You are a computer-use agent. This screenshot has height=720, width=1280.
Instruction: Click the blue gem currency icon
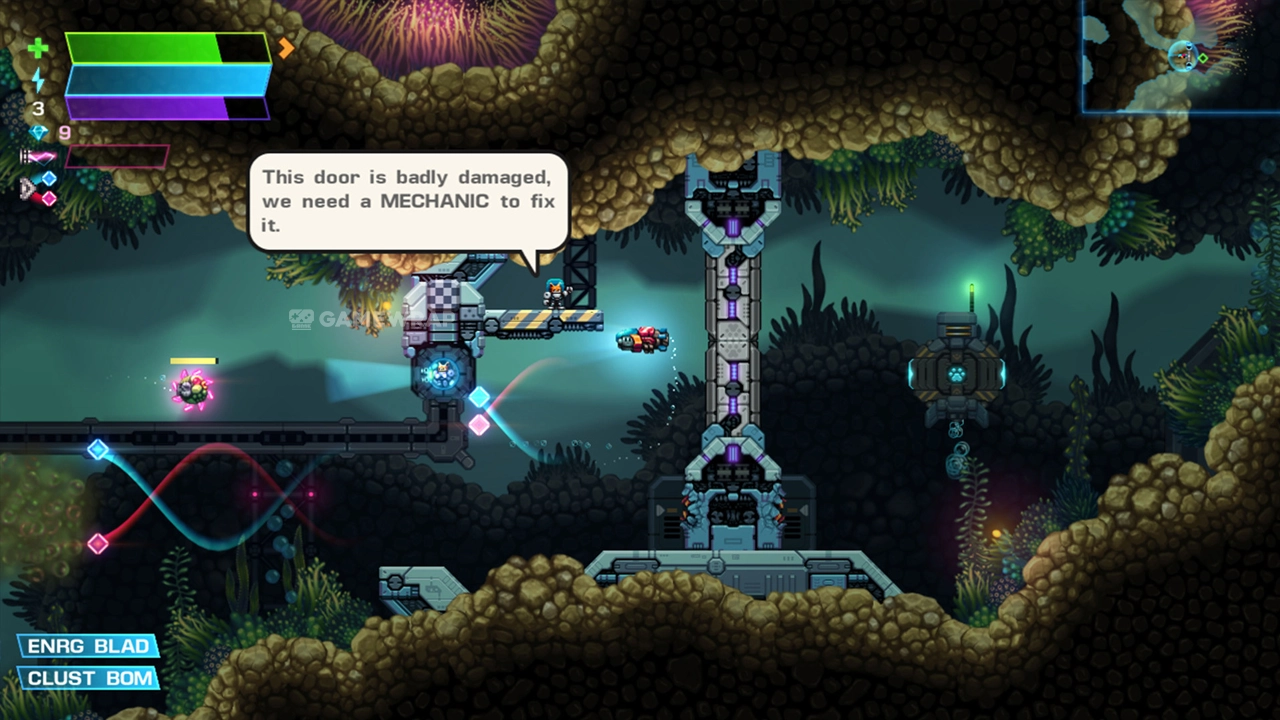[39, 133]
